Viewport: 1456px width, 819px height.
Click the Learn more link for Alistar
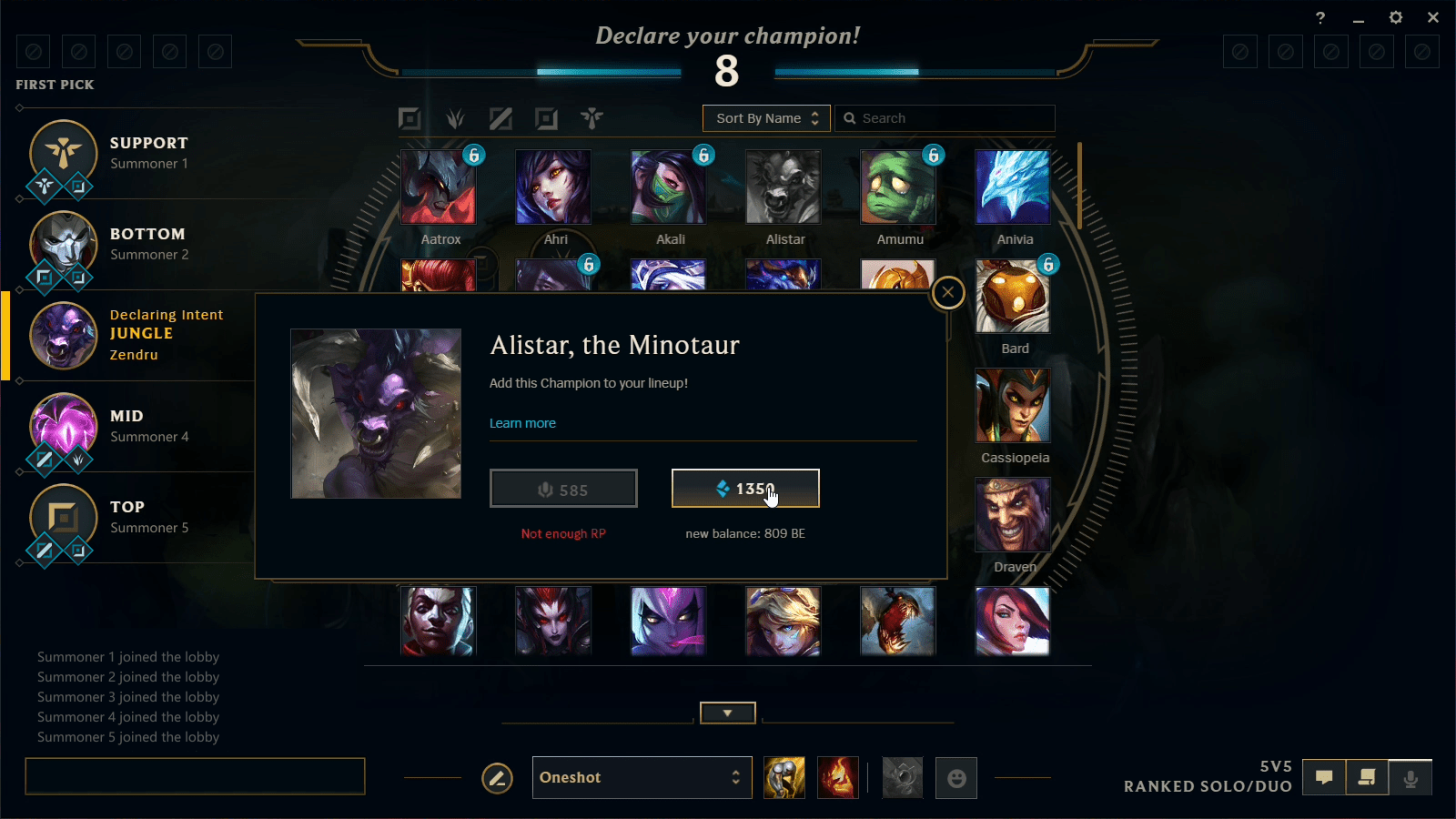[x=522, y=422]
